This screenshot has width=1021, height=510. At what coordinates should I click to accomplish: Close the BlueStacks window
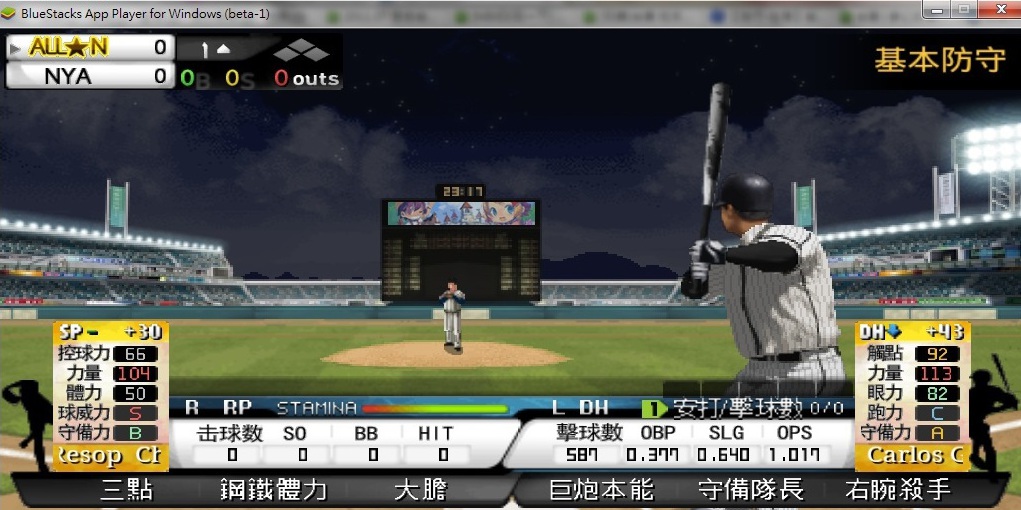click(x=998, y=9)
